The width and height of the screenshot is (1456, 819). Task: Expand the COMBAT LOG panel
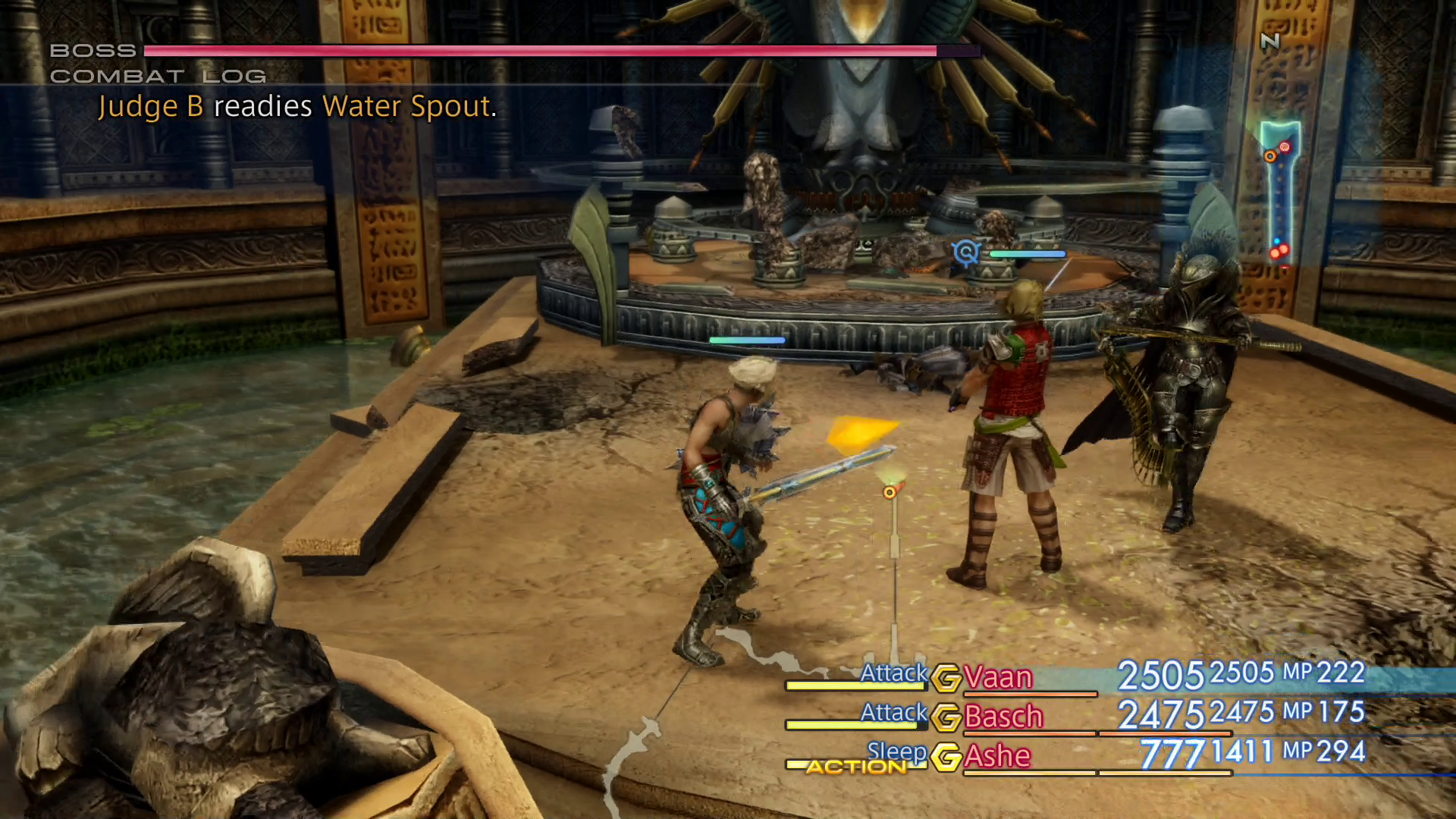[157, 76]
